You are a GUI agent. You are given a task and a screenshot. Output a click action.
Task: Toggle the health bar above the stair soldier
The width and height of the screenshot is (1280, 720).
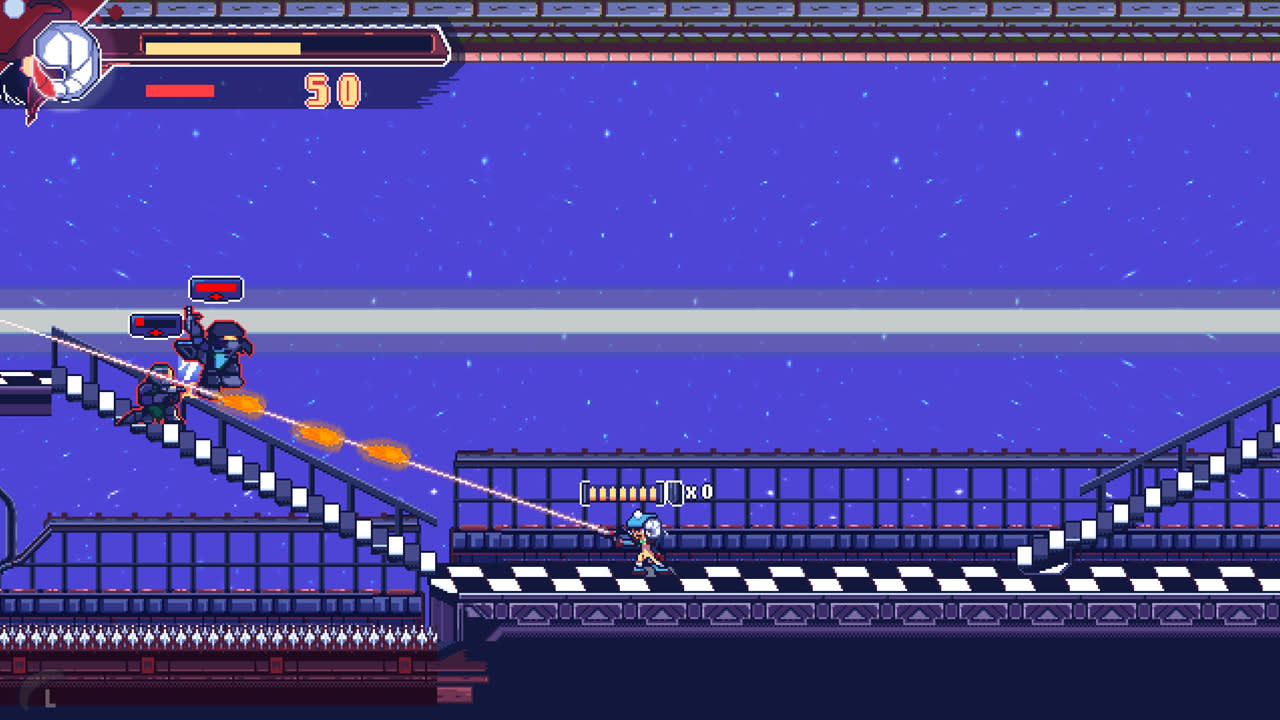pos(153,325)
